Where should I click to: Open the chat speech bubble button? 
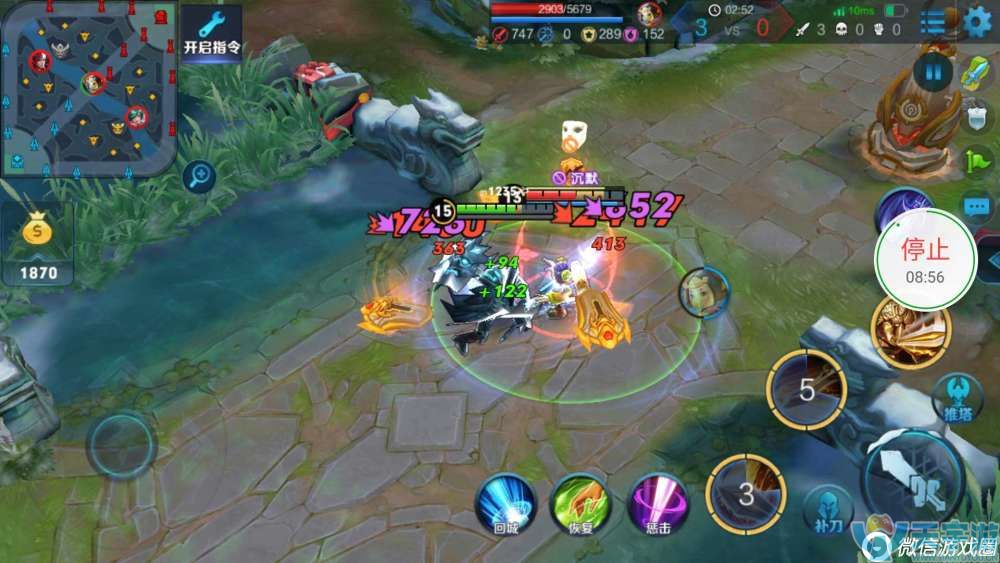point(977,208)
